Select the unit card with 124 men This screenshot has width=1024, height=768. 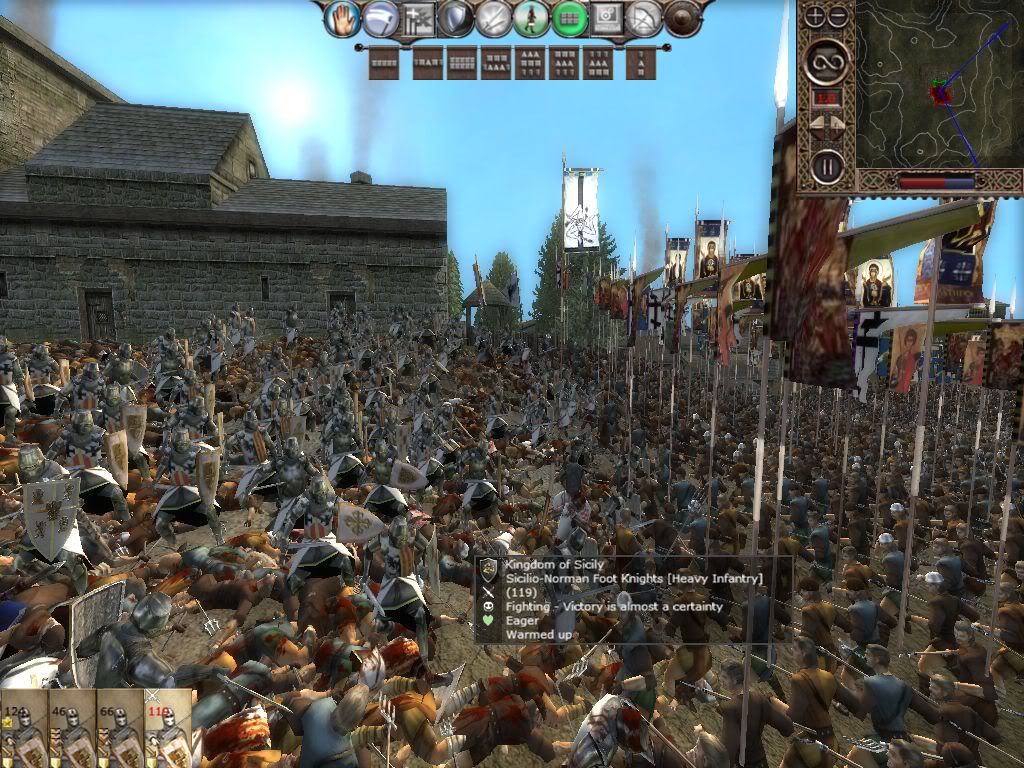23,728
